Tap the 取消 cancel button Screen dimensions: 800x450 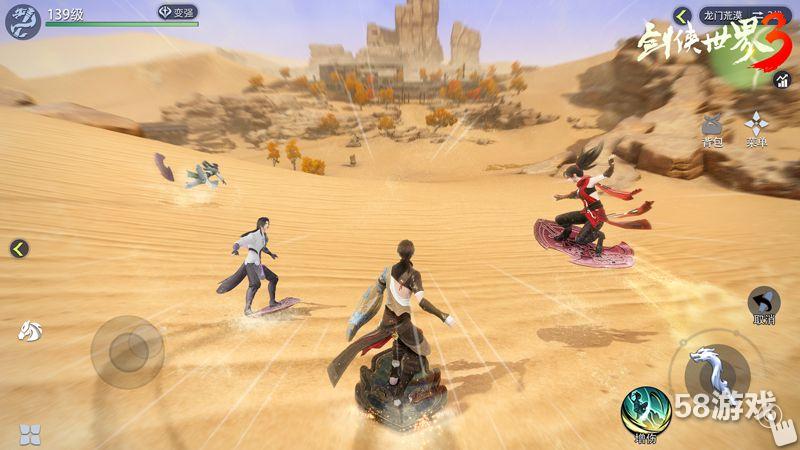pos(765,303)
